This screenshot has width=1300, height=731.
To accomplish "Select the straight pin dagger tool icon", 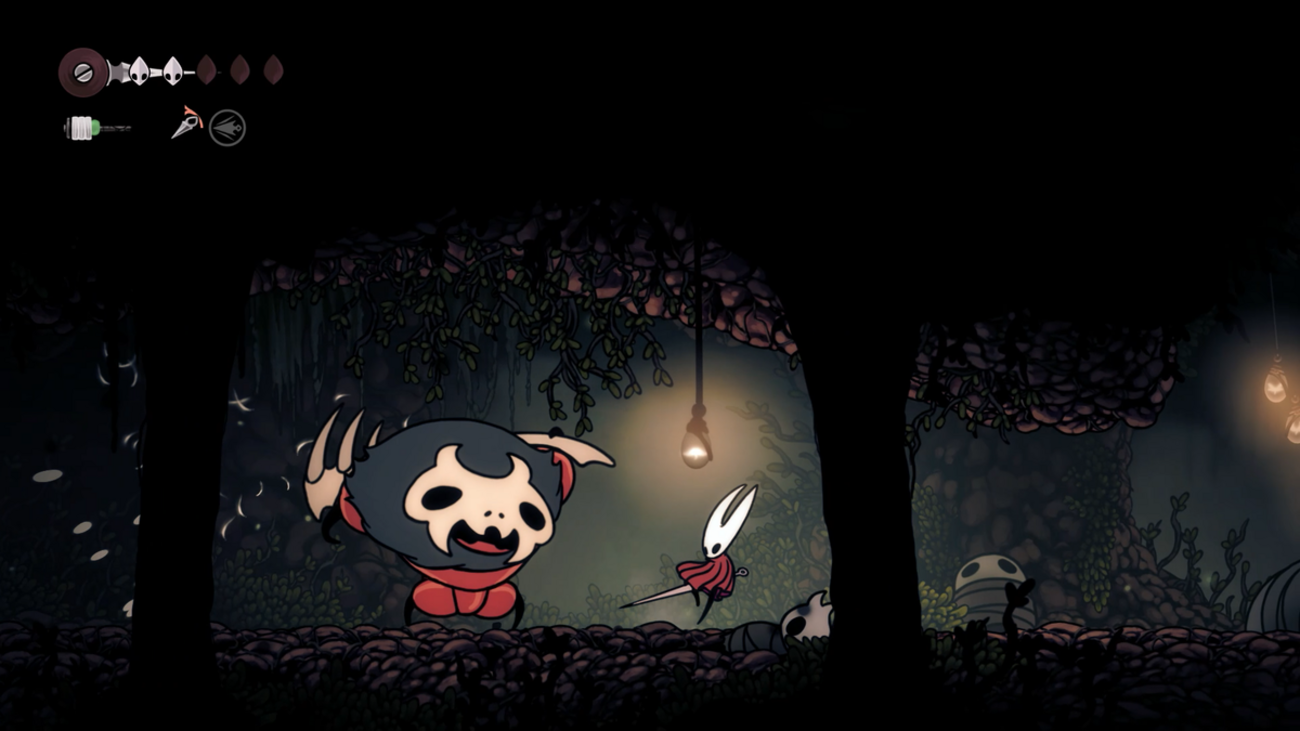I will tap(186, 124).
